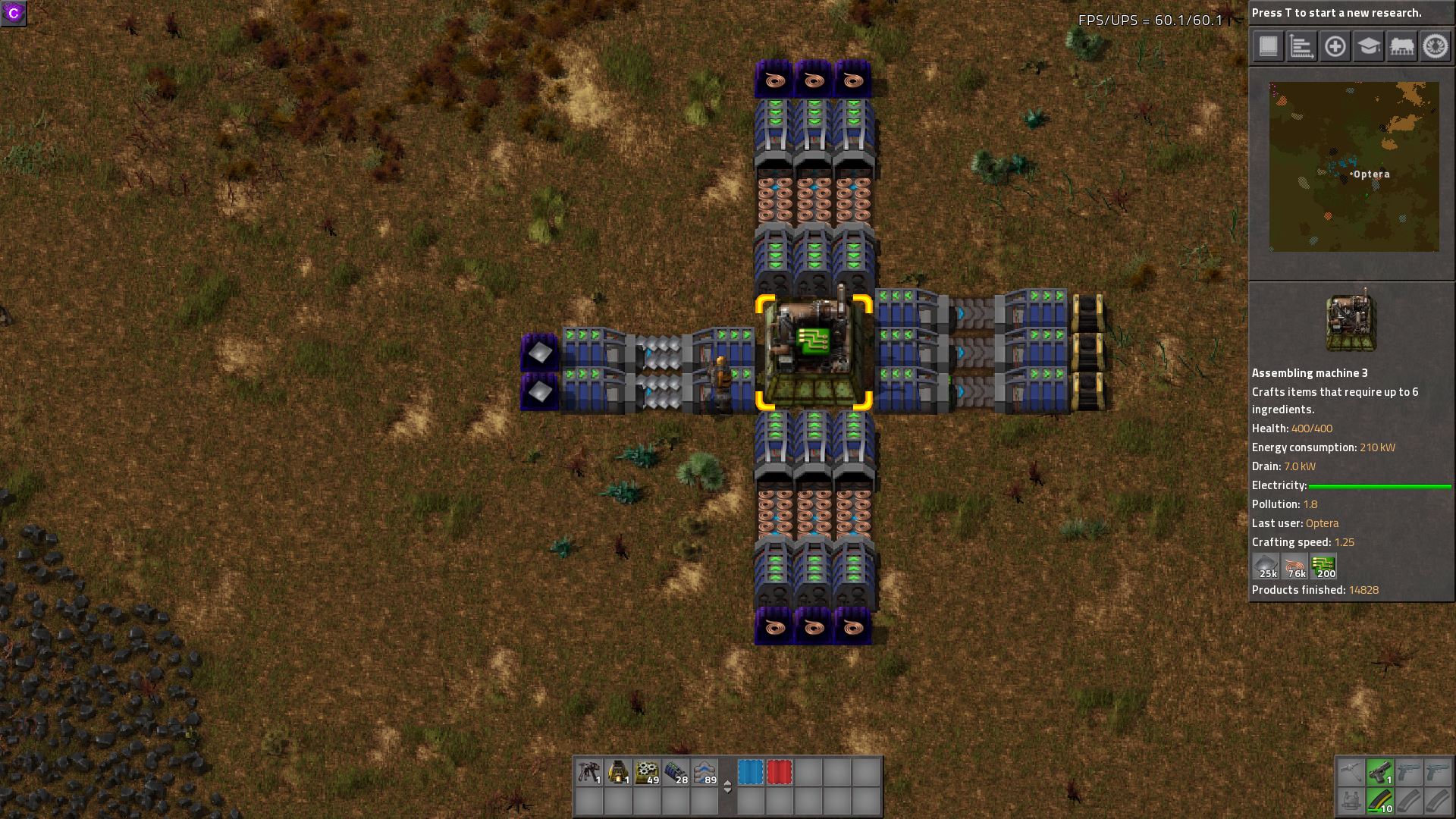The image size is (1456, 819).
Task: Open the minimap showing Optera
Action: pos(1354,167)
